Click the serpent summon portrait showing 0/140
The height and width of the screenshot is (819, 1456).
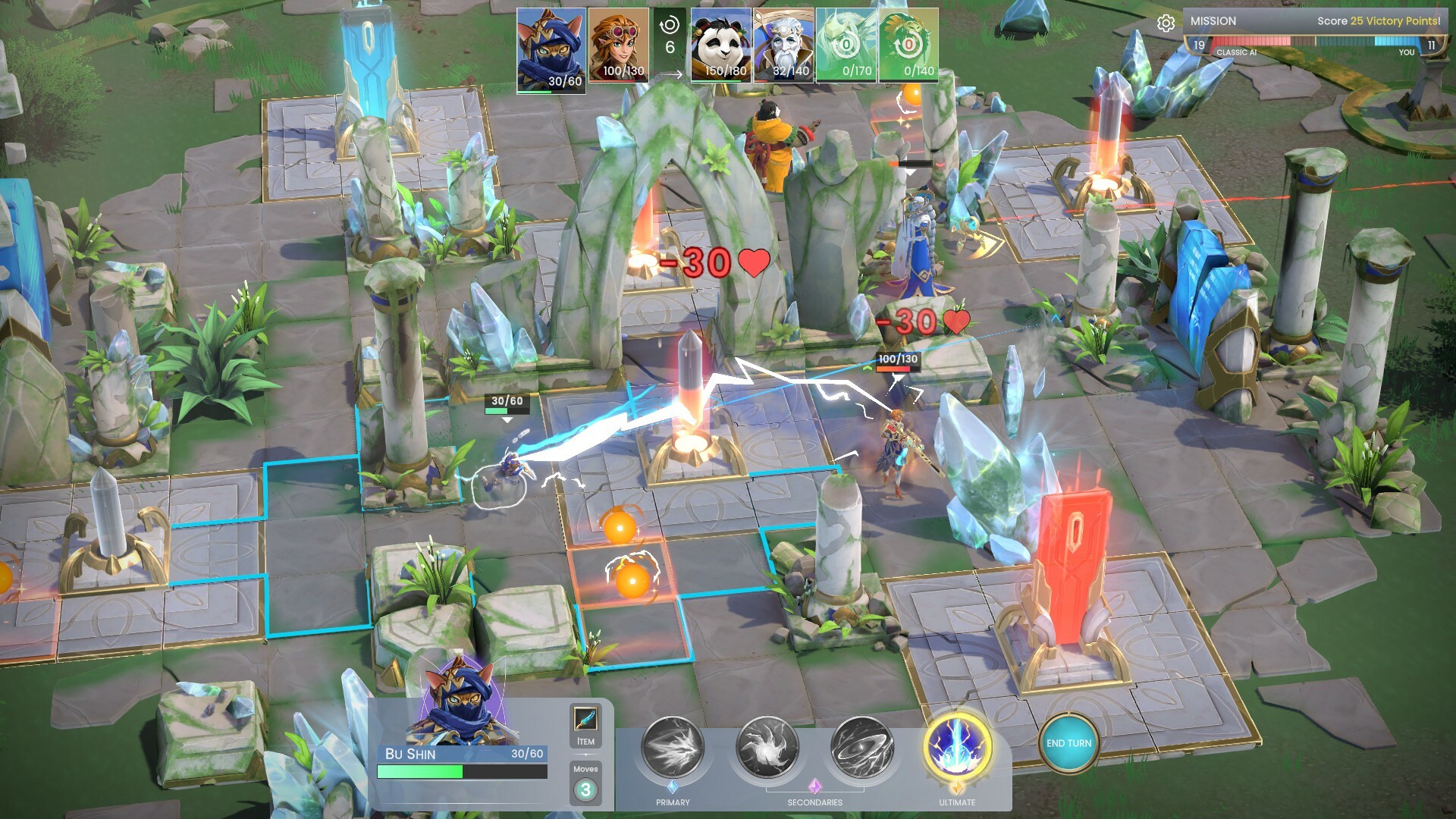pyautogui.click(x=908, y=45)
